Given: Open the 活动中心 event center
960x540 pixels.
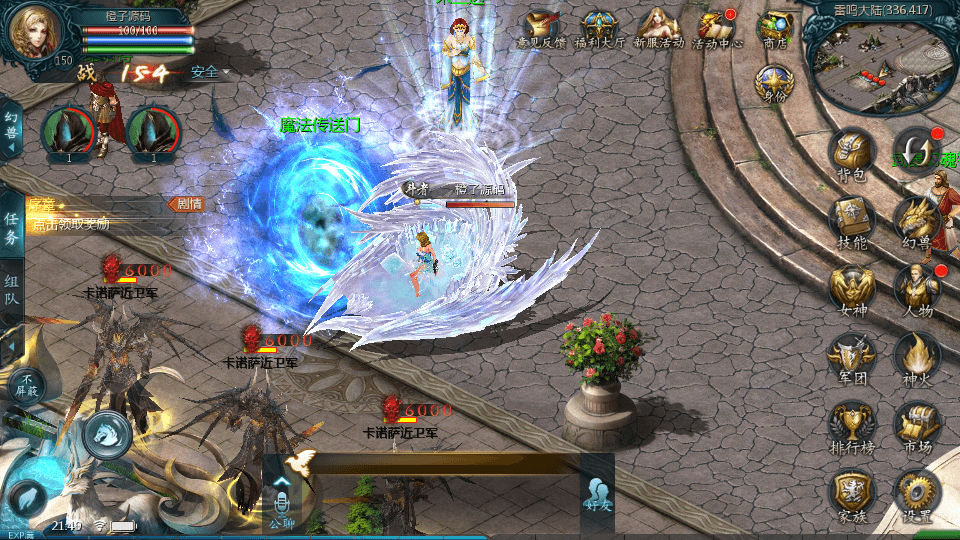Looking at the screenshot, I should (718, 29).
